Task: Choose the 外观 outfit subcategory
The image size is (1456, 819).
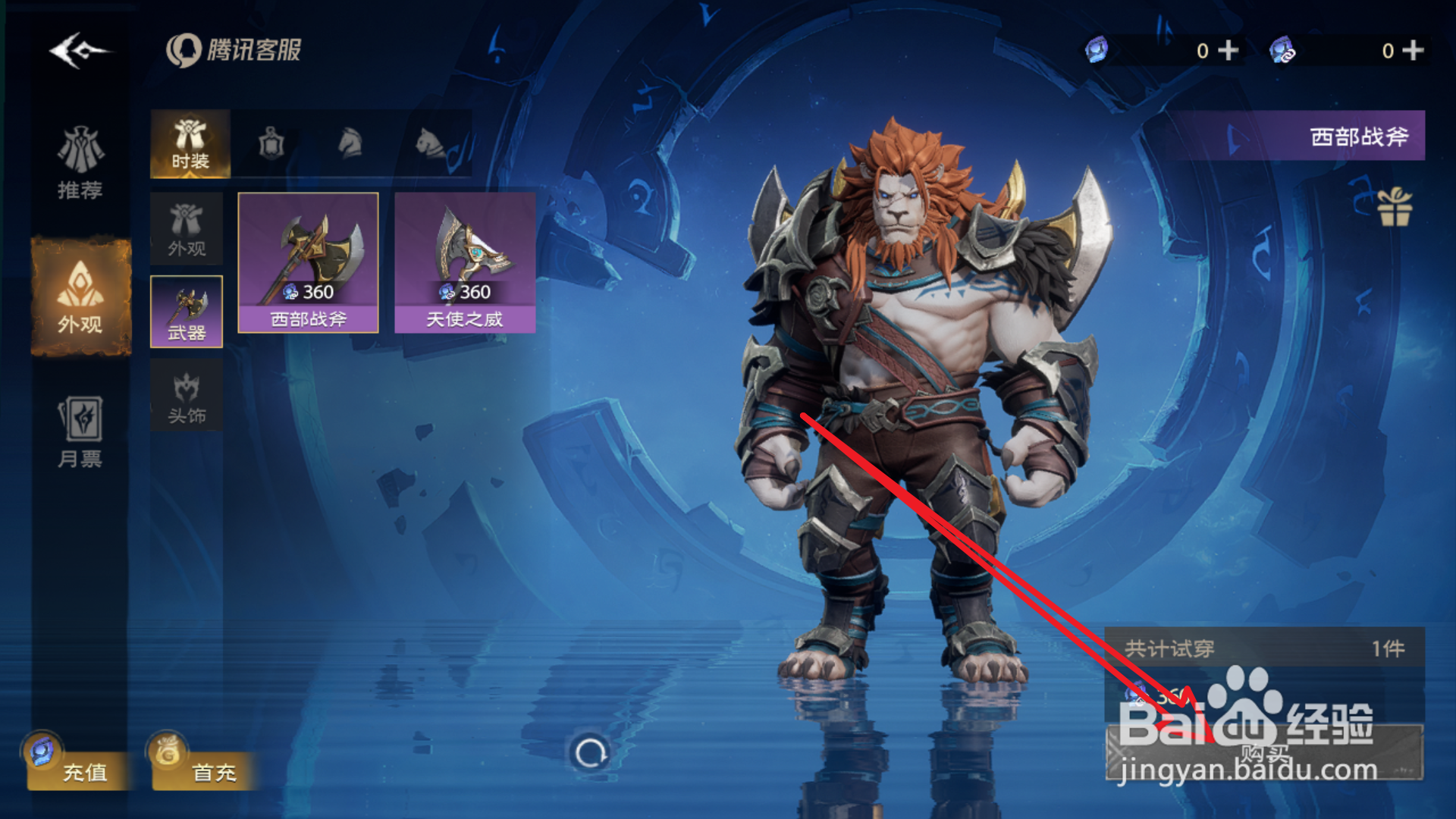Action: [187, 228]
